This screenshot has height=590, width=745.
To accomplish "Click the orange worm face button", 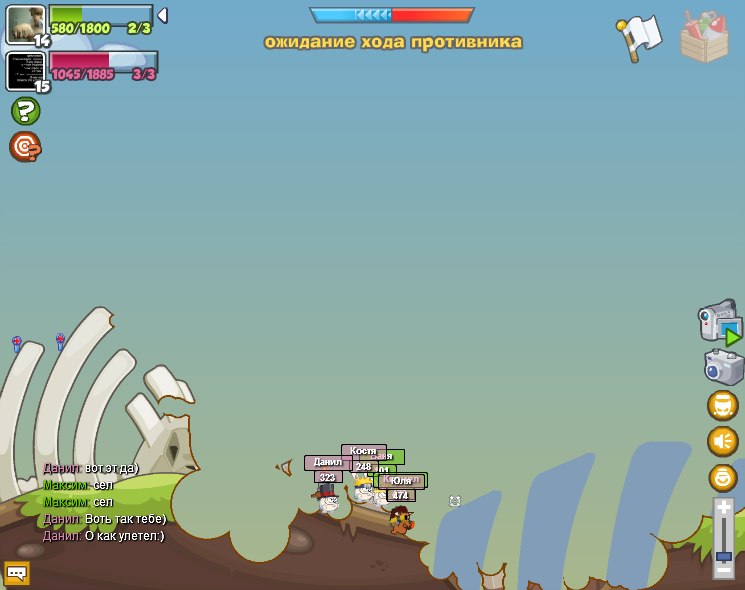I will pos(723,405).
